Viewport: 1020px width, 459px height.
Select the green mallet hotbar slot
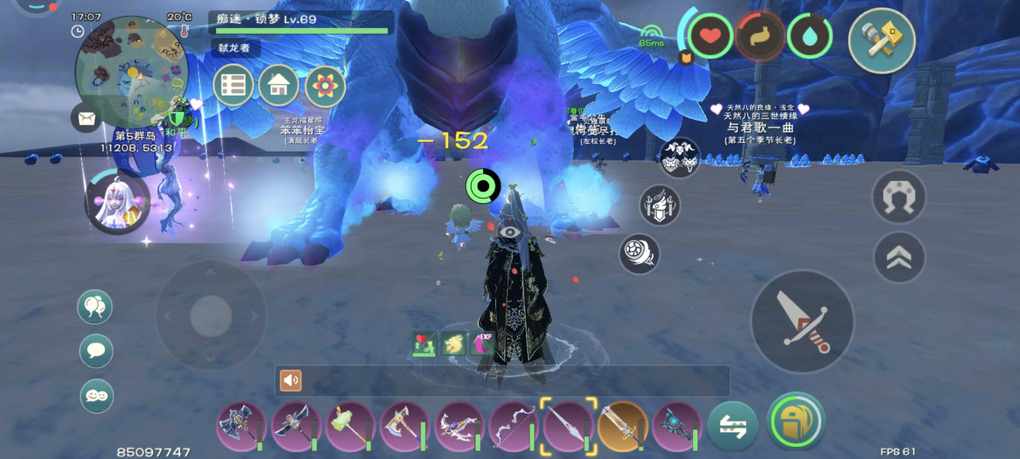click(x=349, y=426)
